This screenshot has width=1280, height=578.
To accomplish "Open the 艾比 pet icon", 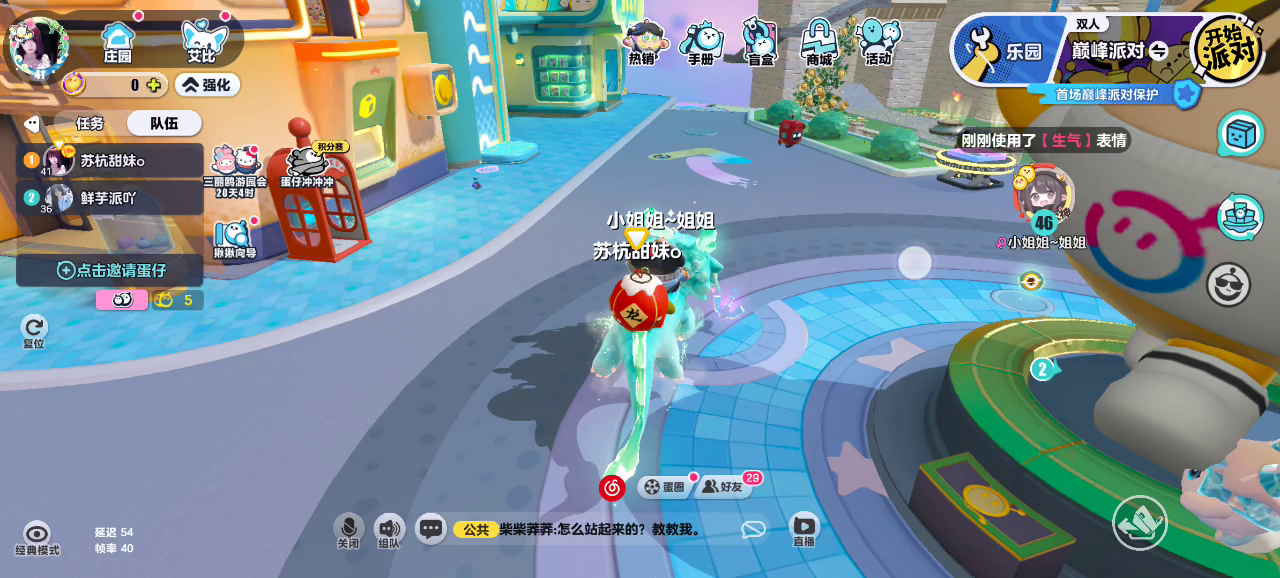I will tap(203, 41).
